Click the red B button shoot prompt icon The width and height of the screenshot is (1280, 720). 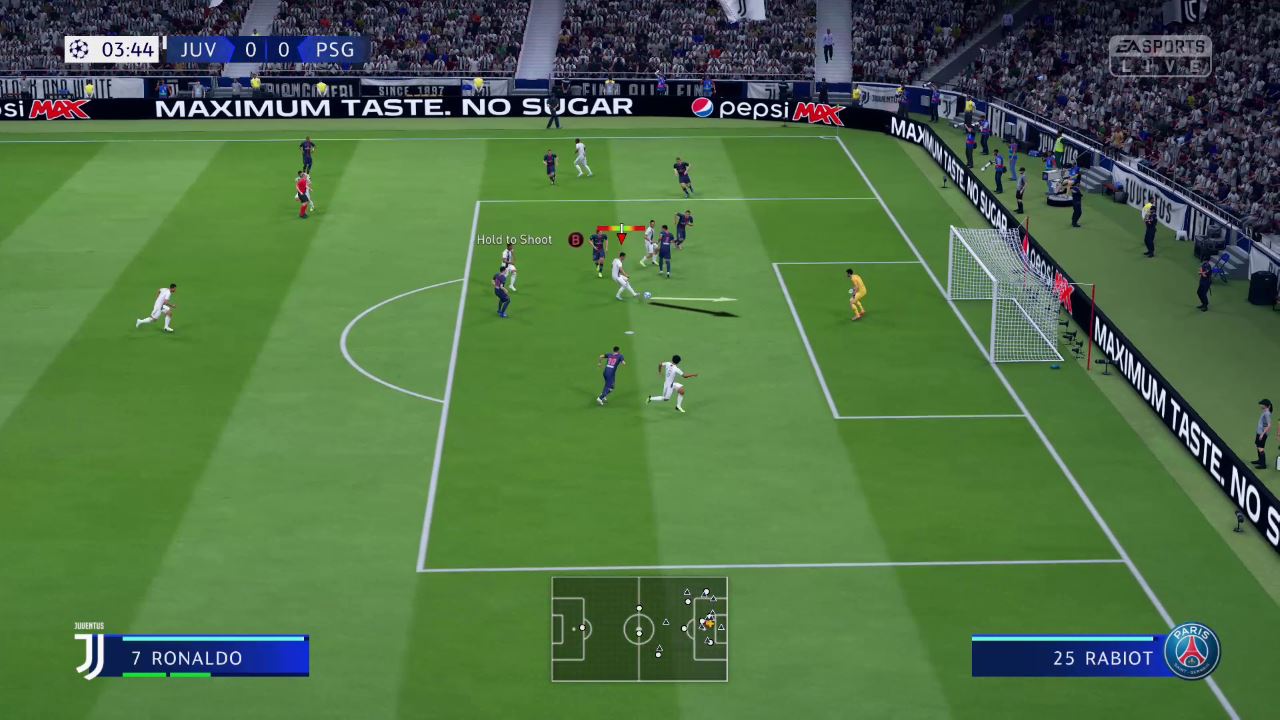[x=575, y=240]
